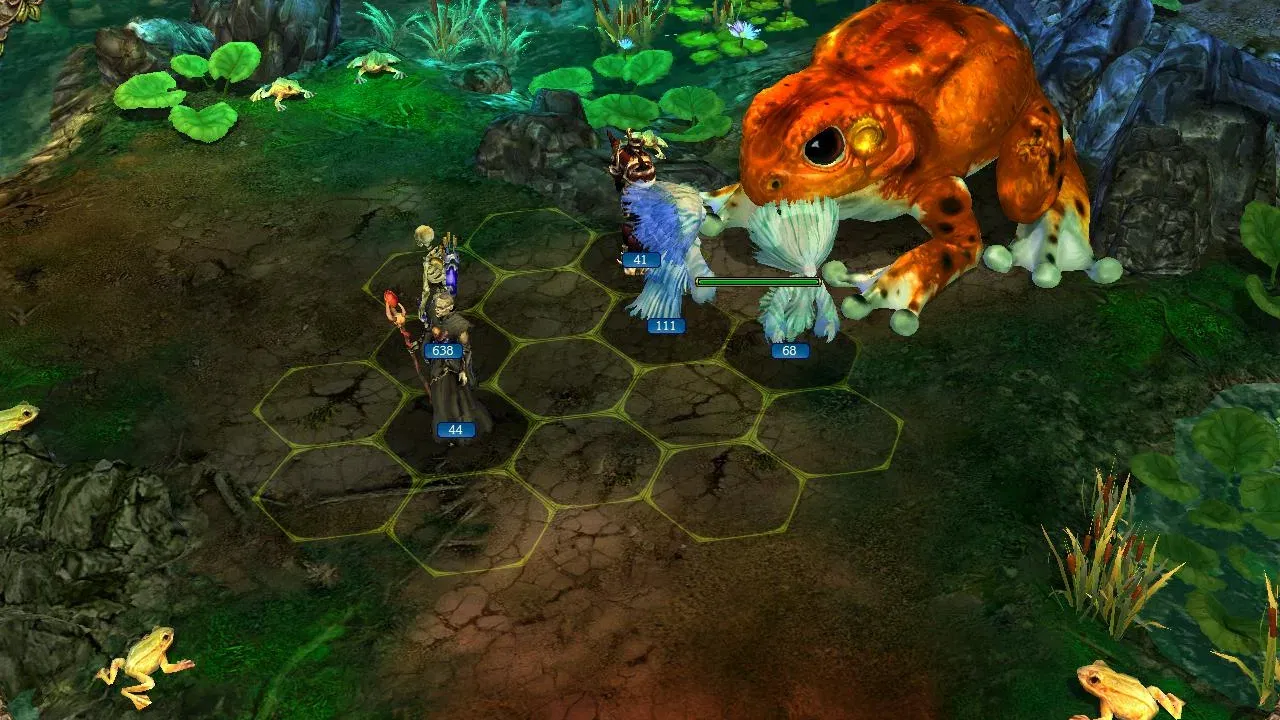Click the stack counter showing 638
Viewport: 1280px width, 720px height.
[443, 350]
